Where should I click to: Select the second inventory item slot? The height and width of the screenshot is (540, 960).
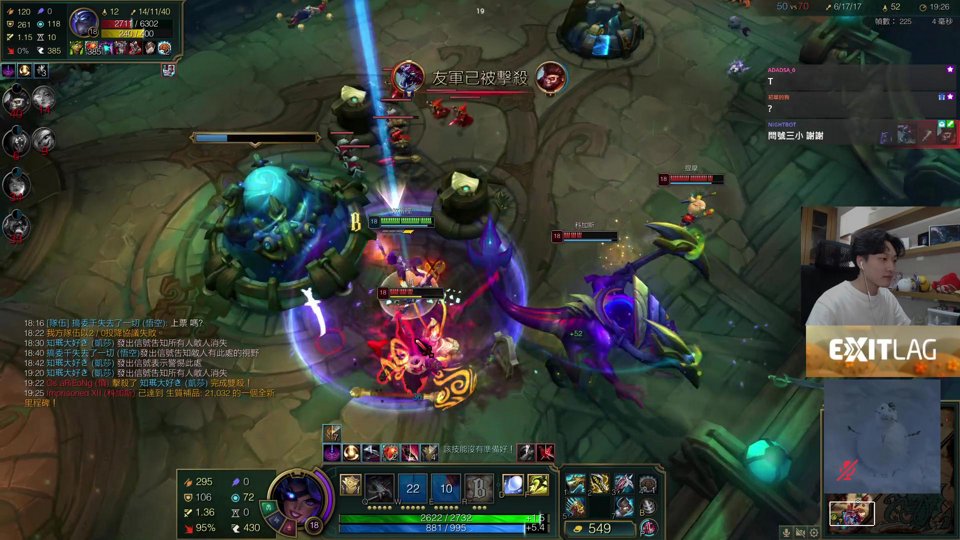pos(599,484)
